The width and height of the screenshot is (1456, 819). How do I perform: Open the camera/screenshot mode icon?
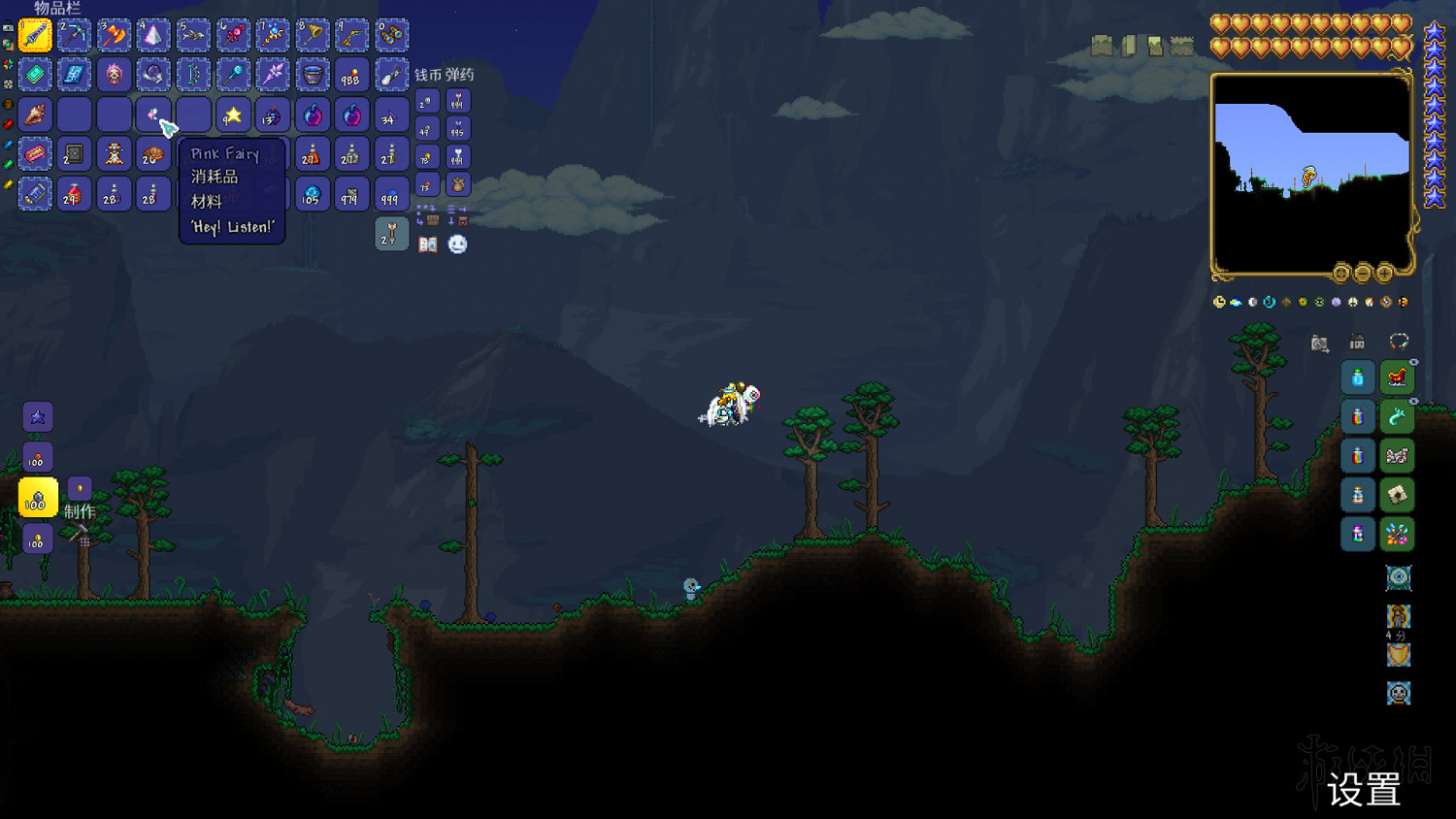click(1318, 344)
